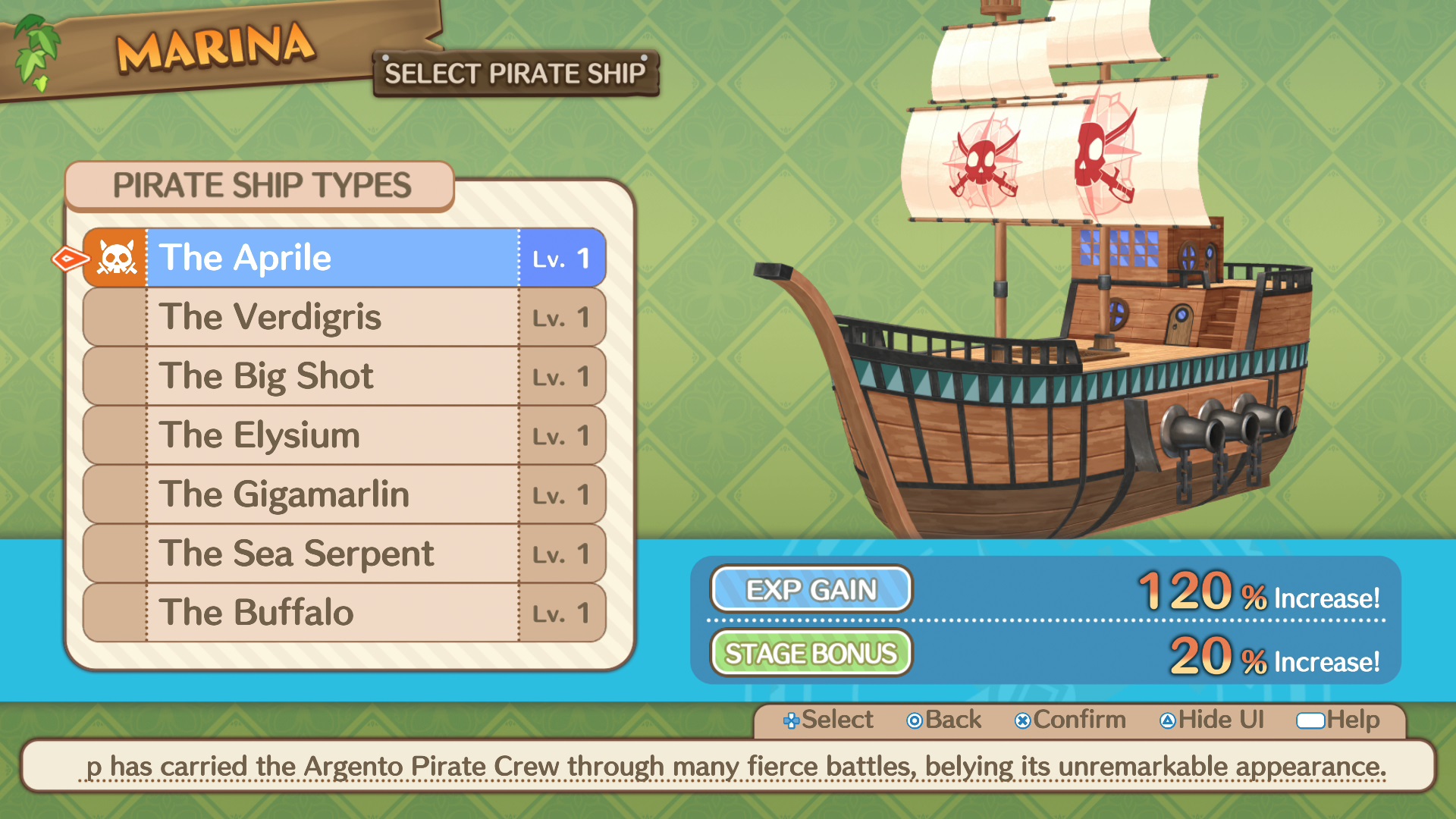This screenshot has height=819, width=1456.
Task: Select The Elysium ship entry
Action: 334,435
